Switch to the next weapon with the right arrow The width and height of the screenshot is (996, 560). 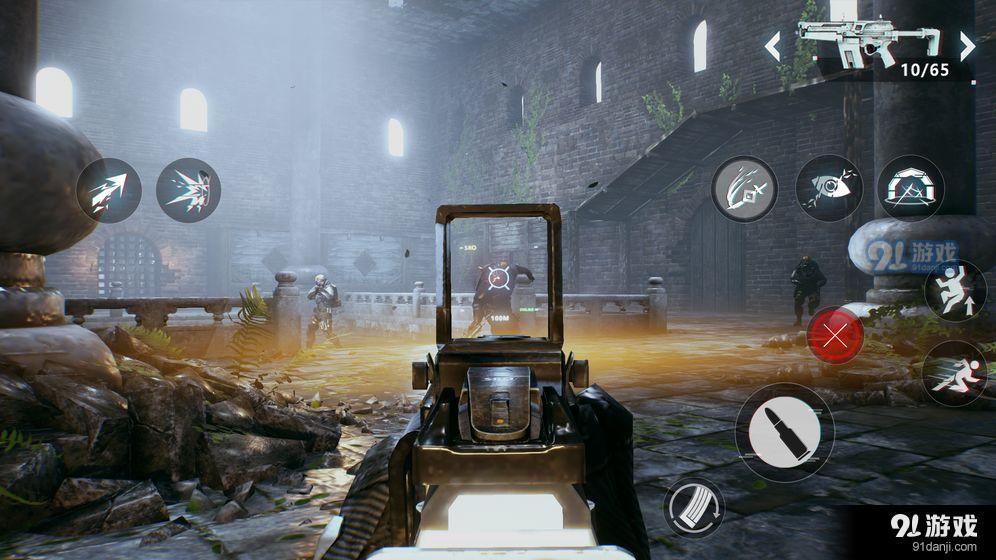(966, 46)
